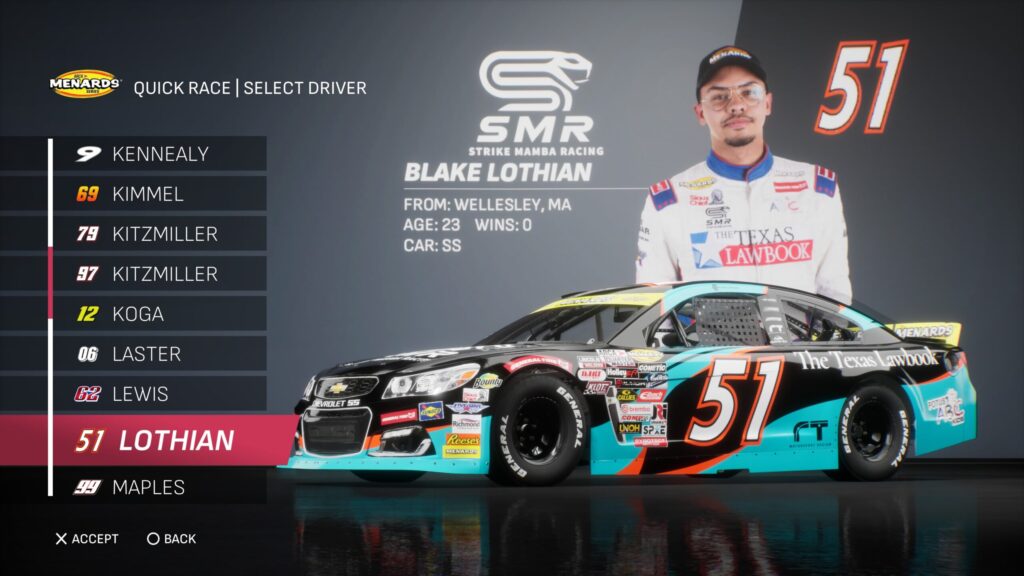Pick driver Lewis with number 62

click(160, 394)
